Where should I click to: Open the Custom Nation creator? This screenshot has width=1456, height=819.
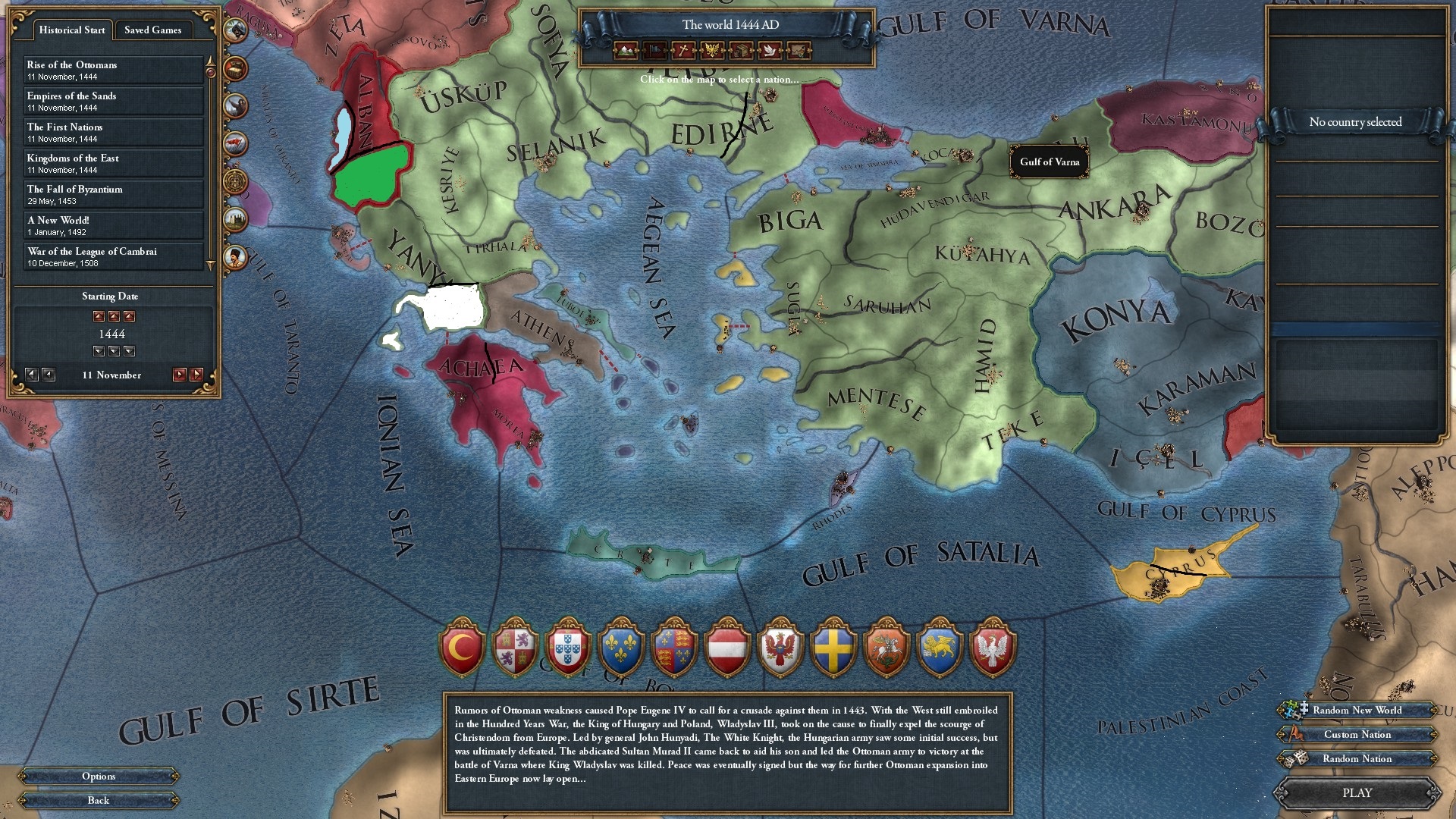click(1357, 734)
